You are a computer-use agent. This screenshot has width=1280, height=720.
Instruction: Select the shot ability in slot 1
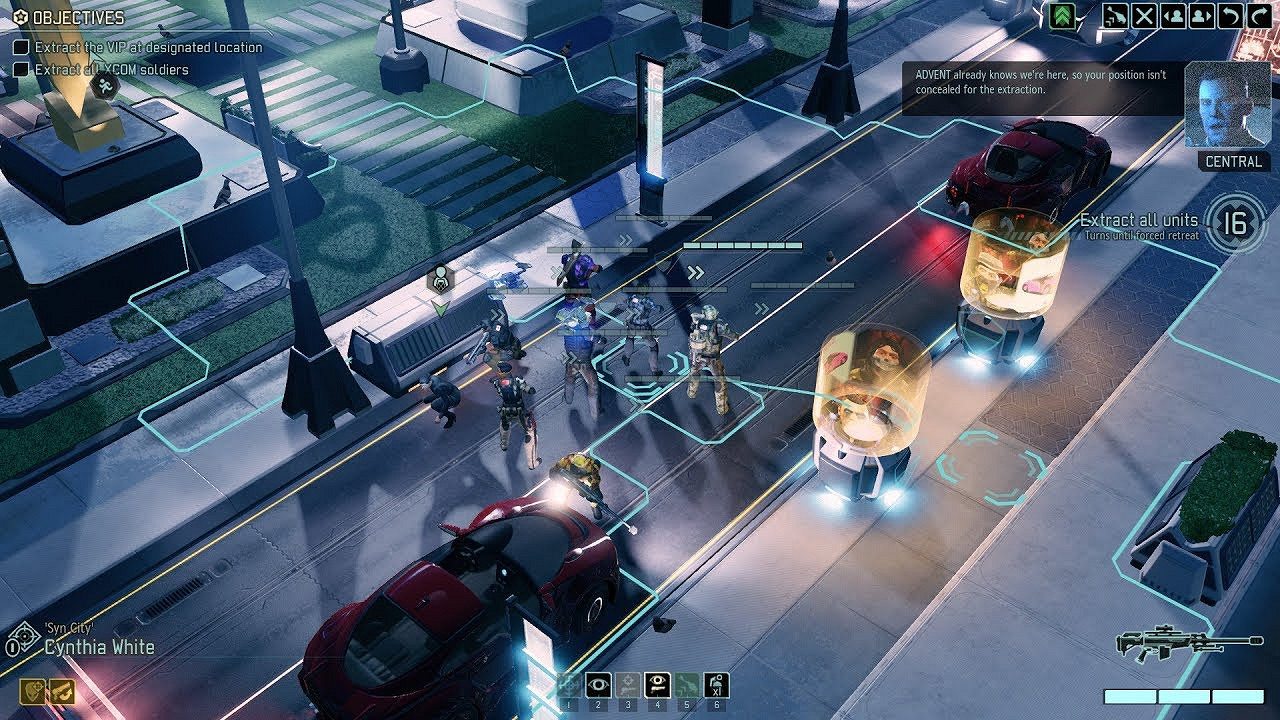(567, 683)
